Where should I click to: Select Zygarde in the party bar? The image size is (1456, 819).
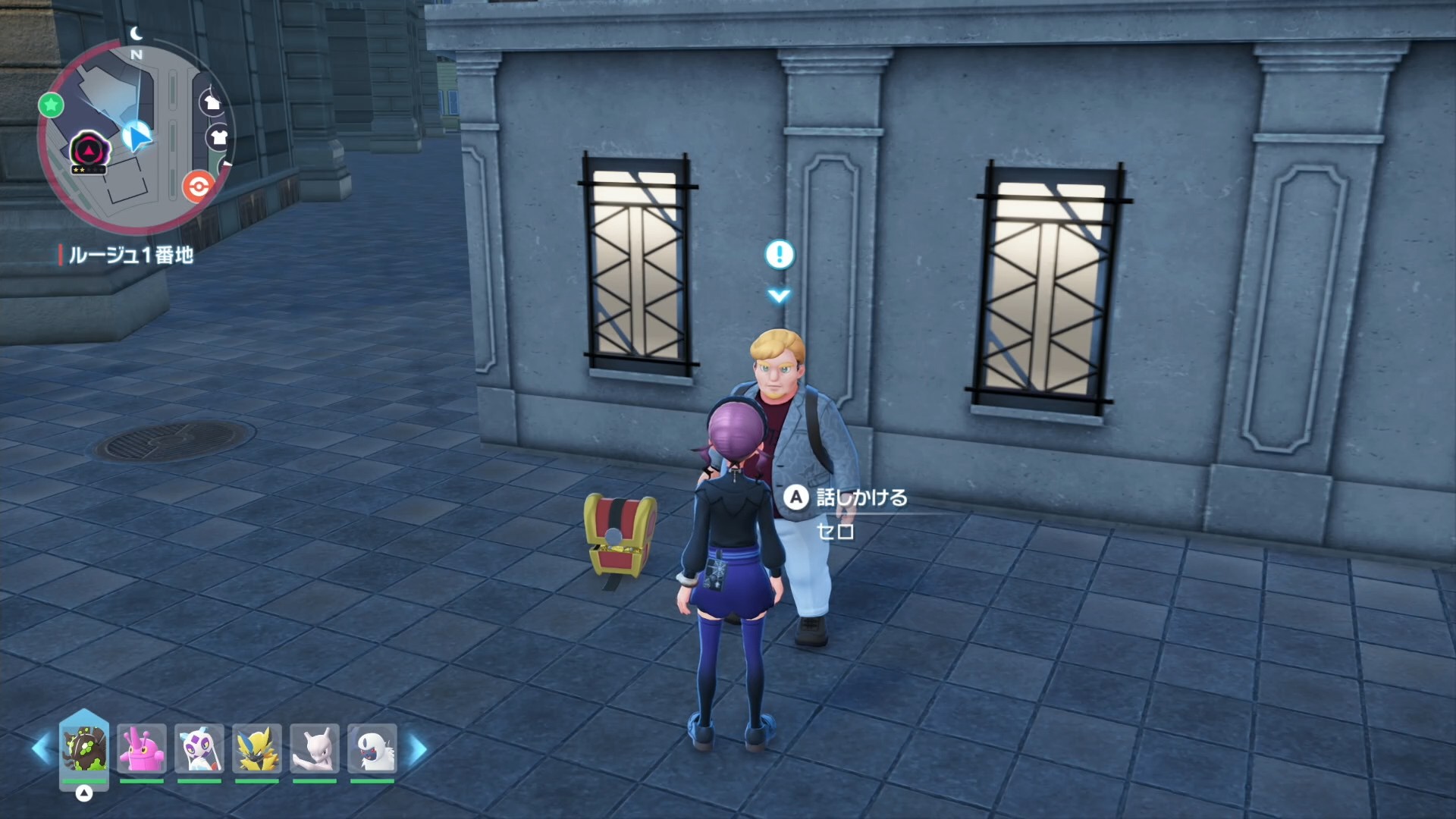84,749
